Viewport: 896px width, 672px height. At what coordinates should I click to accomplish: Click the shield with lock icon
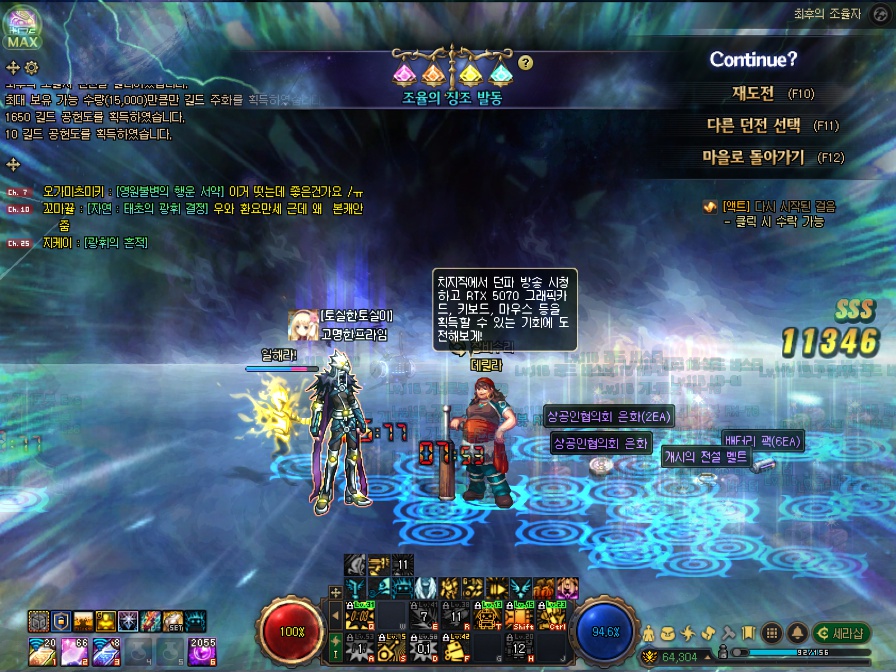[x=61, y=622]
